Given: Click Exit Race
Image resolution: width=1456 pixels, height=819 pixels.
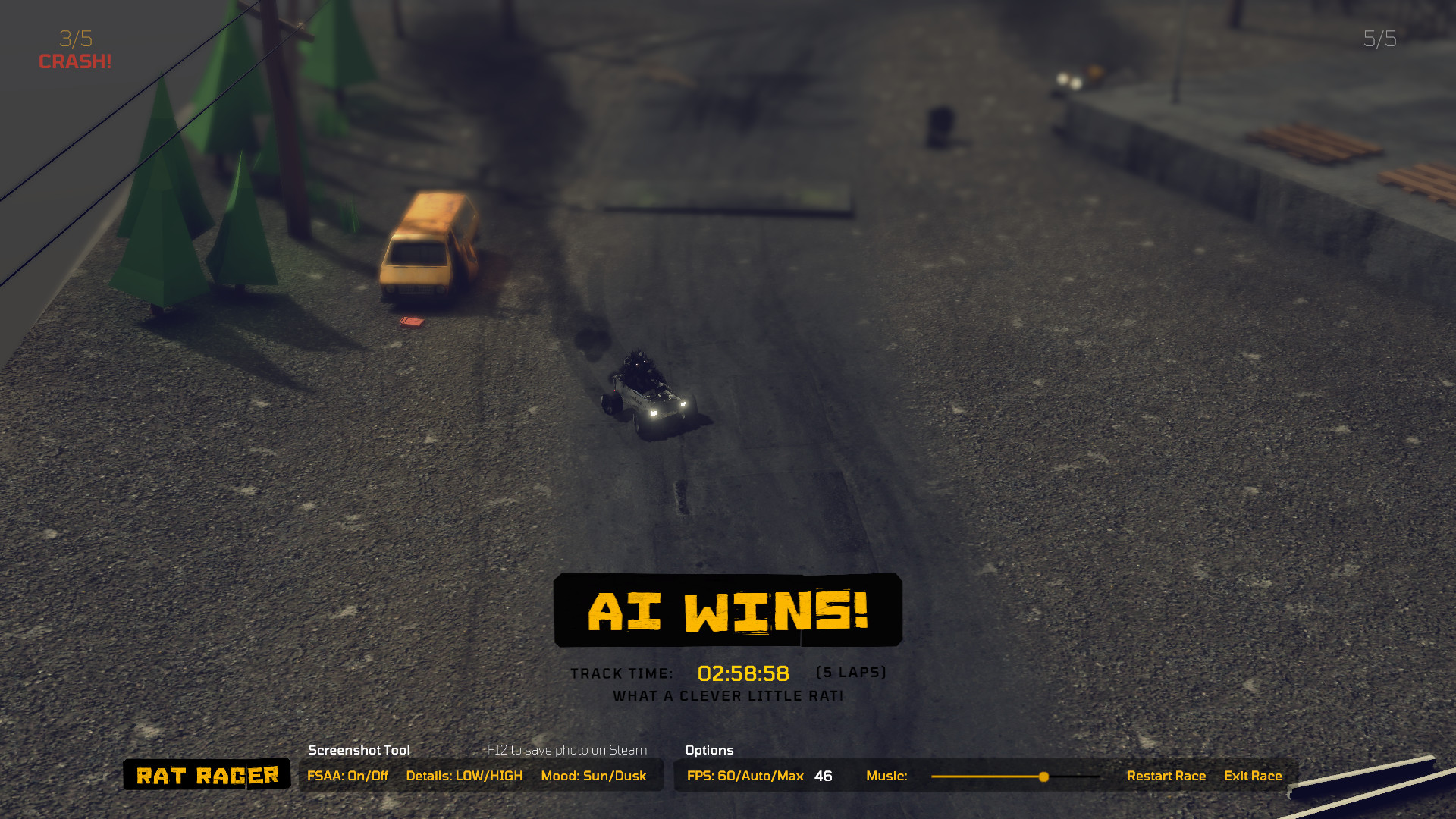Looking at the screenshot, I should point(1253,776).
